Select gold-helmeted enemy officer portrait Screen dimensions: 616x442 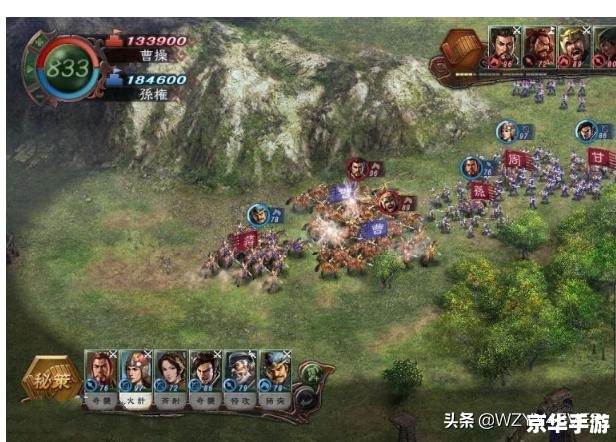point(573,45)
